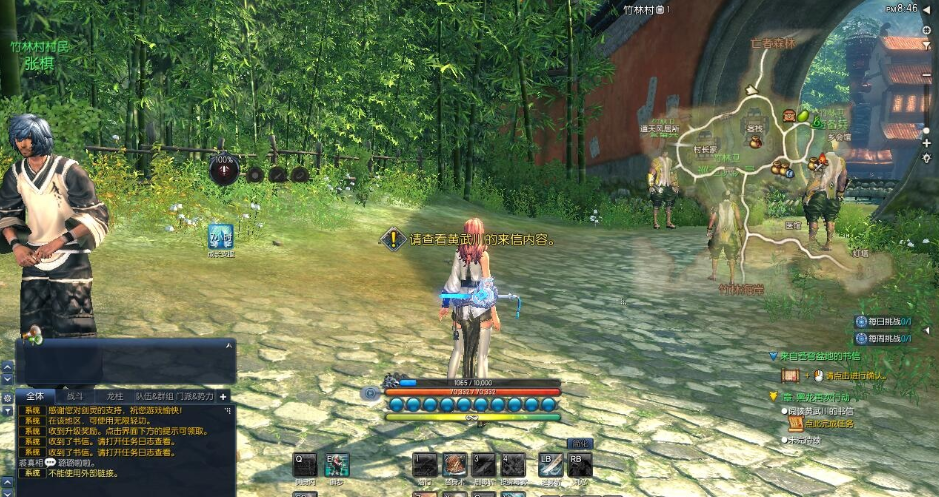Select the 龙柱 chat tab

pyautogui.click(x=114, y=396)
